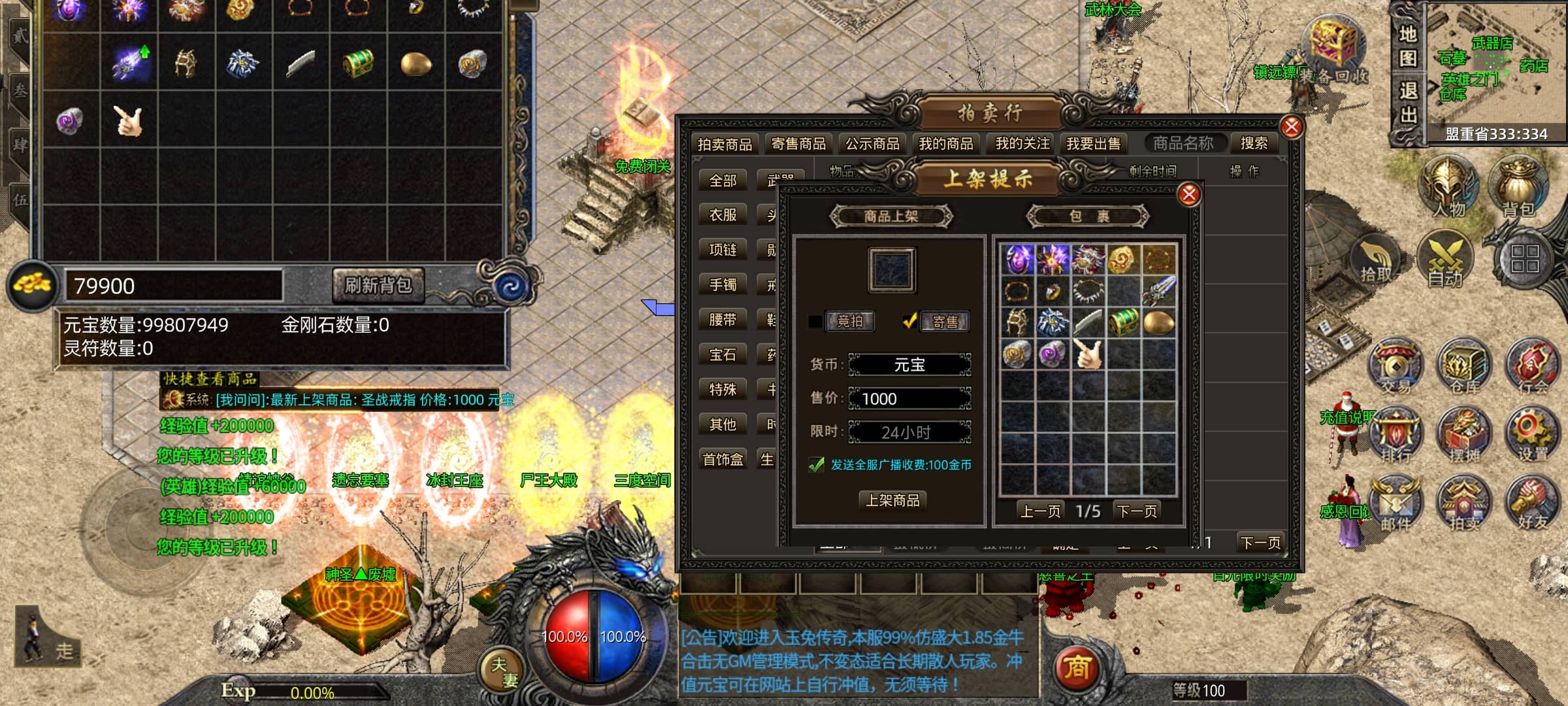This screenshot has width=1568, height=706.
Task: Click the 上架商品 listing button
Action: pyautogui.click(x=892, y=500)
